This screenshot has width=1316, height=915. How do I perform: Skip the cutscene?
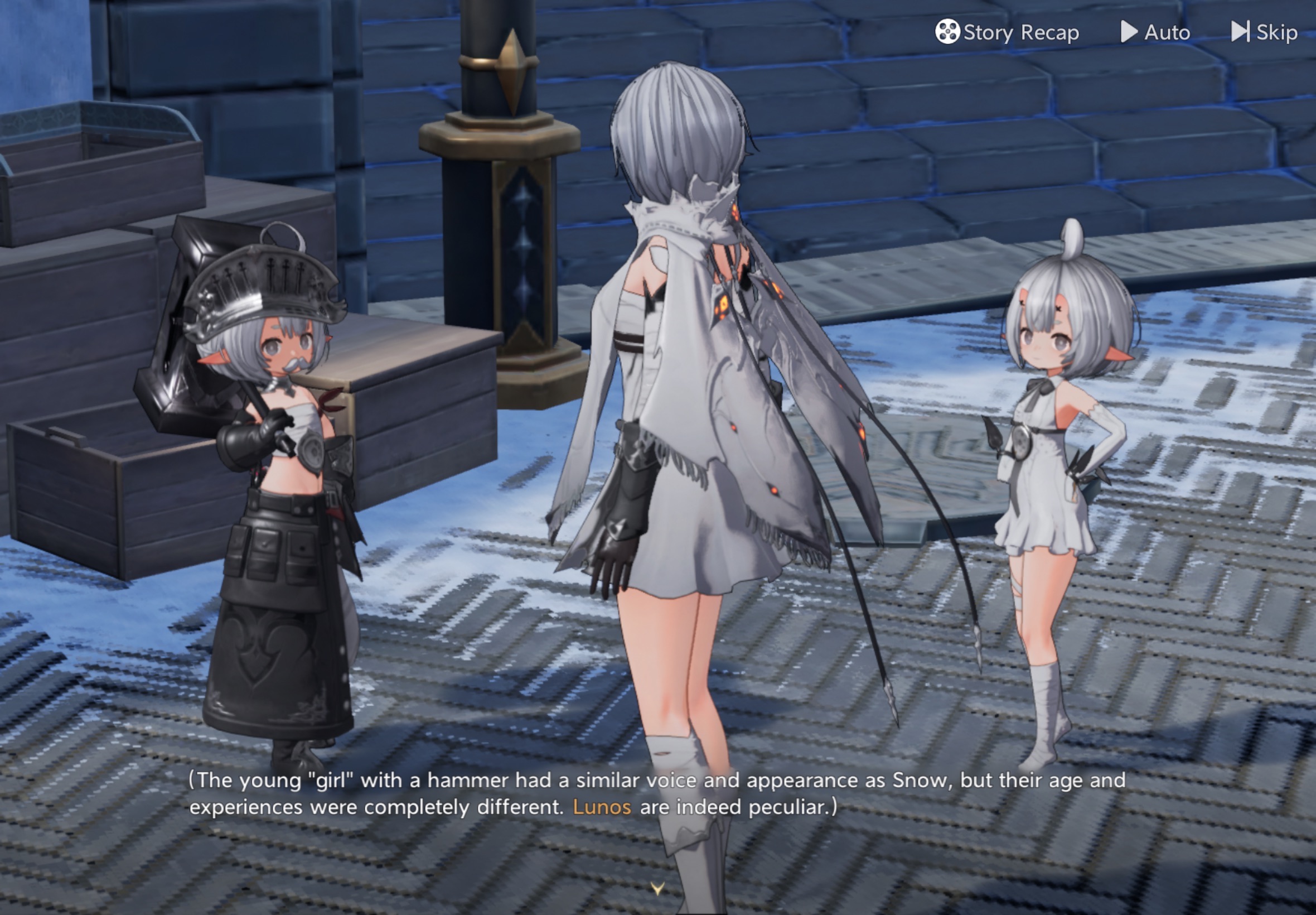[x=1265, y=32]
